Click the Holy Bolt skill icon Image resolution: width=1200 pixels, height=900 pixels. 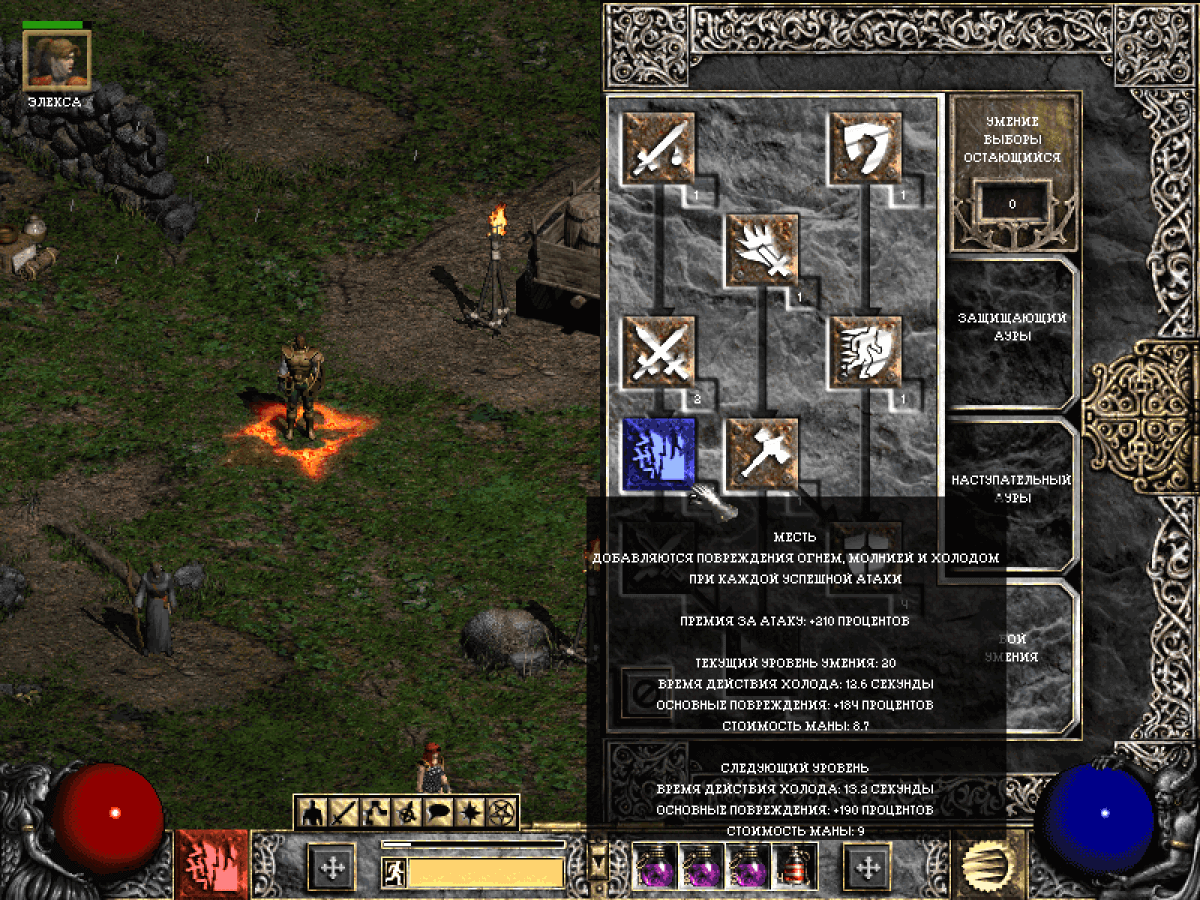pos(763,250)
